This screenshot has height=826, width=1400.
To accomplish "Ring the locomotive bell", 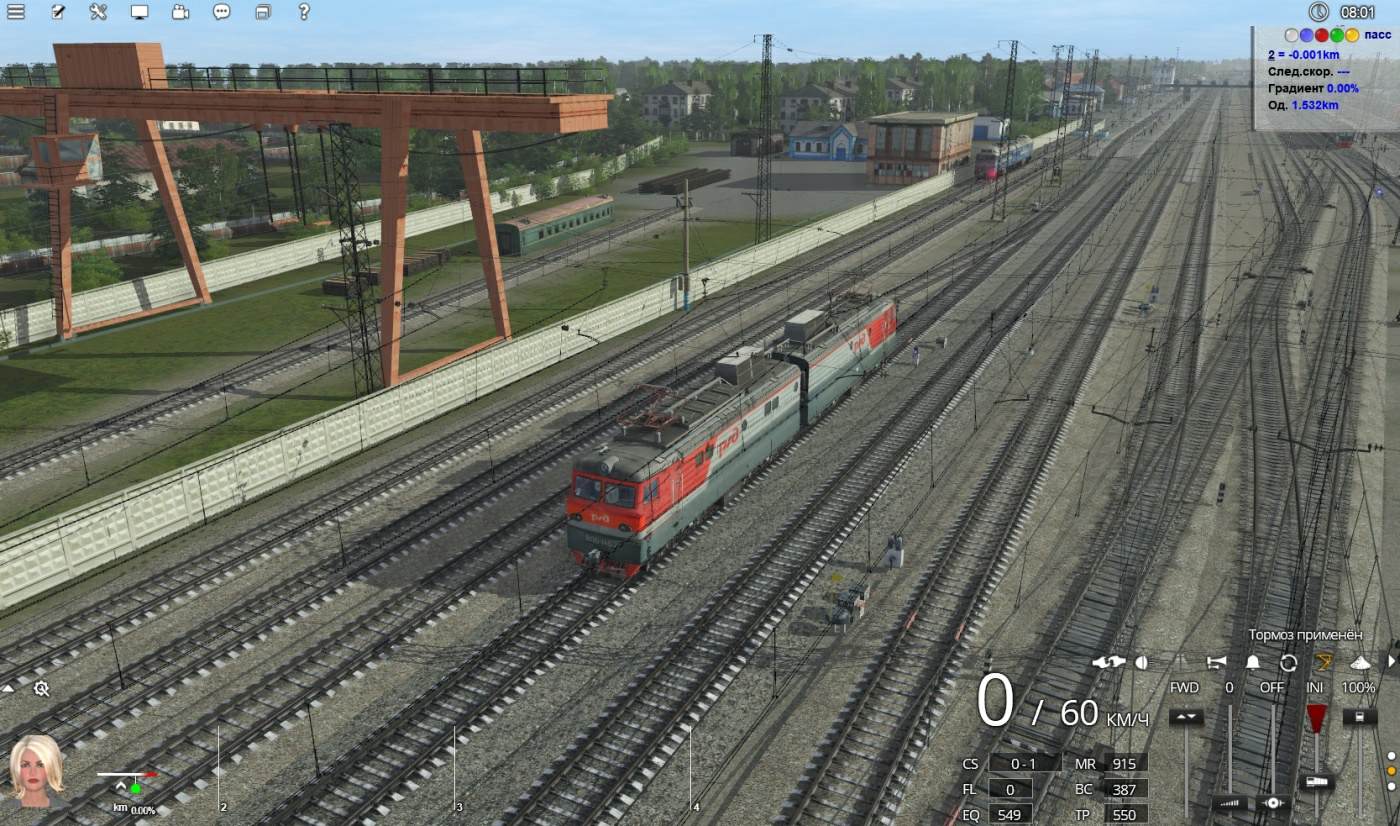I will point(1253,662).
